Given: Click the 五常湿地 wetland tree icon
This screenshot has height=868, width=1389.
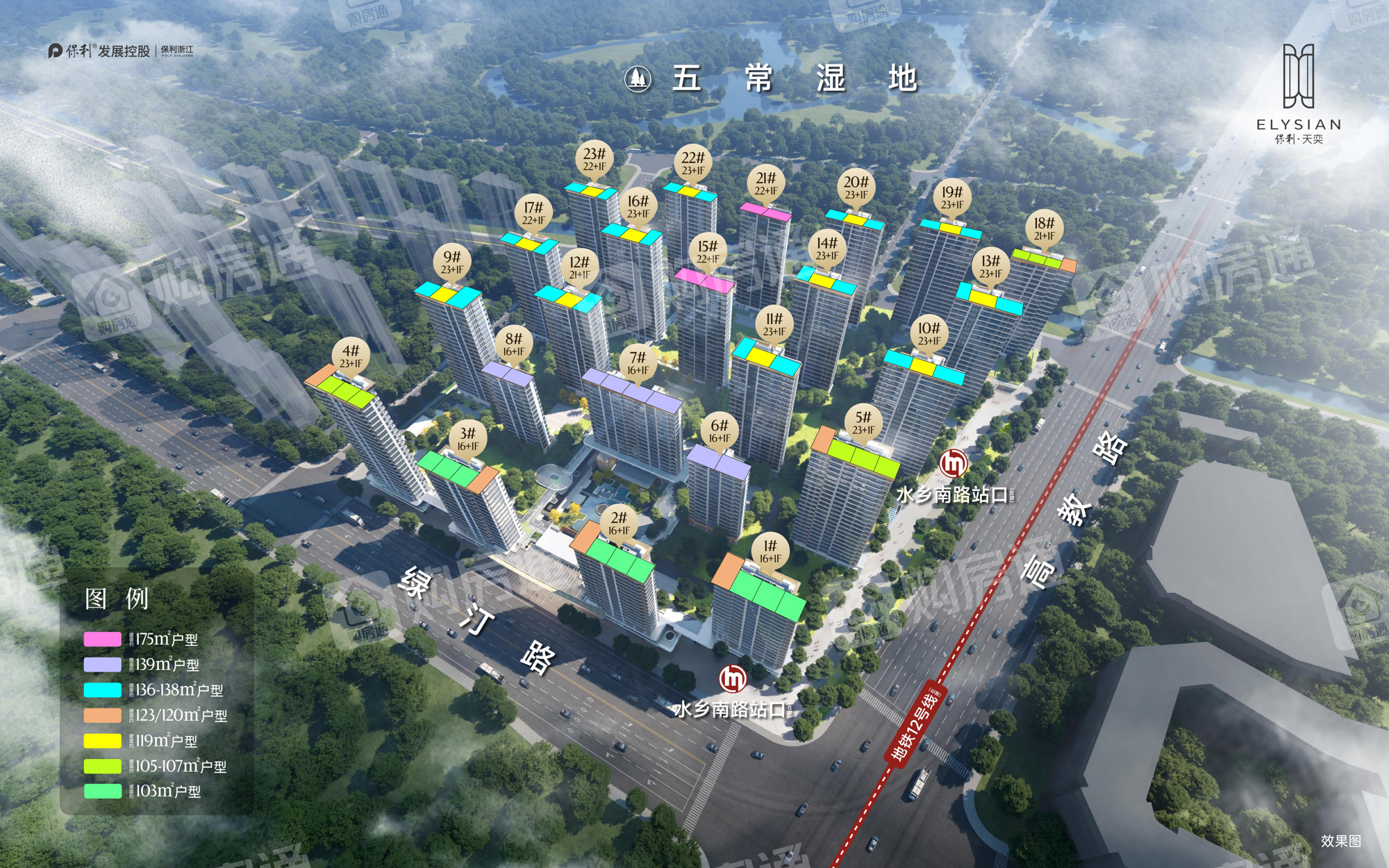Looking at the screenshot, I should [638, 78].
